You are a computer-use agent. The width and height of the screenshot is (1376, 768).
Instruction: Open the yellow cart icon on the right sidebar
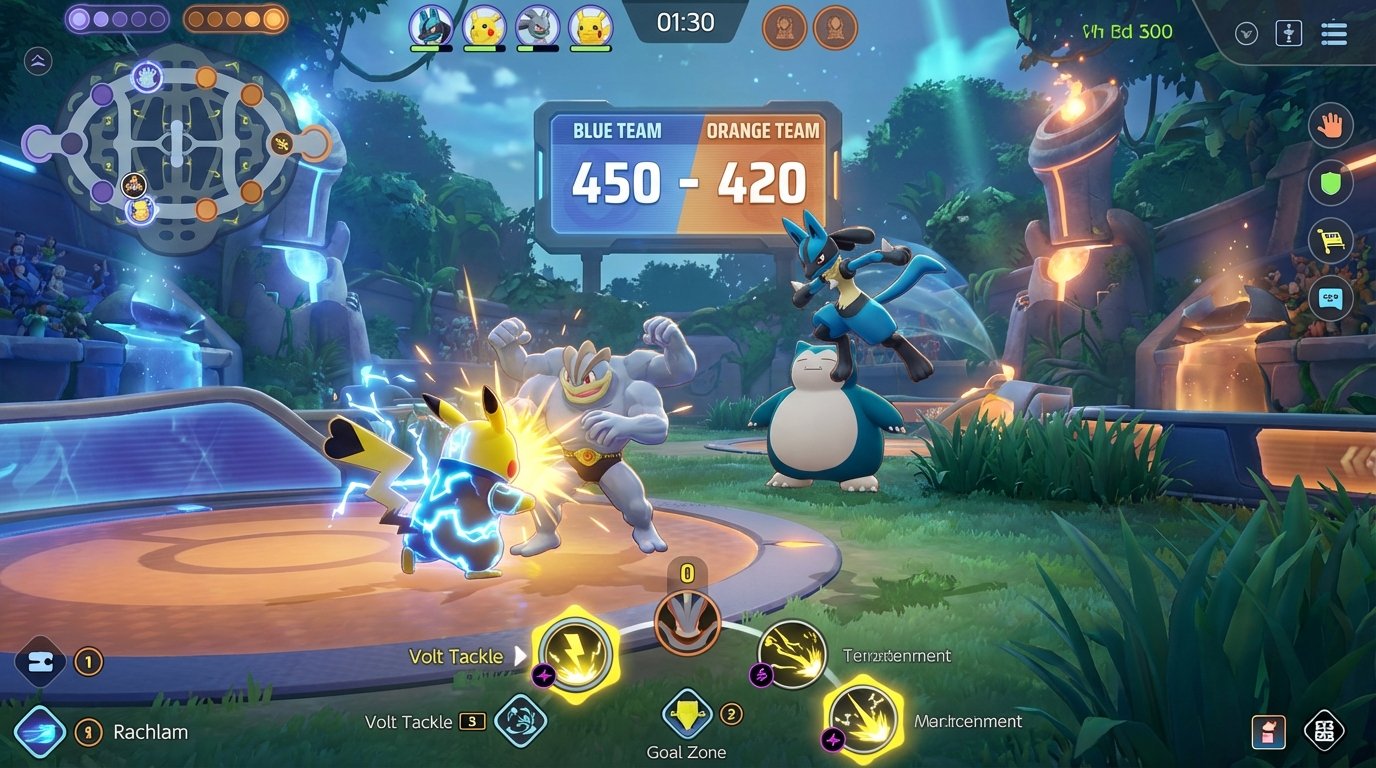click(x=1331, y=240)
